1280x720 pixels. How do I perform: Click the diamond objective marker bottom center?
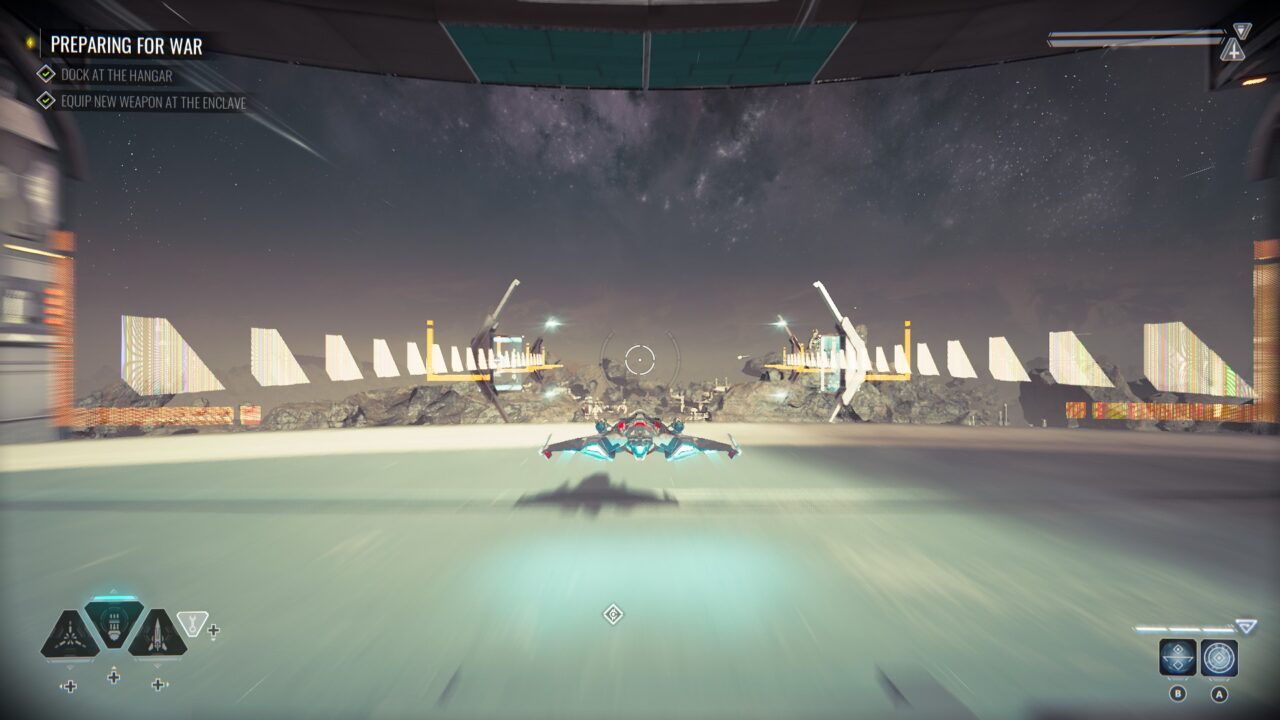[x=614, y=615]
